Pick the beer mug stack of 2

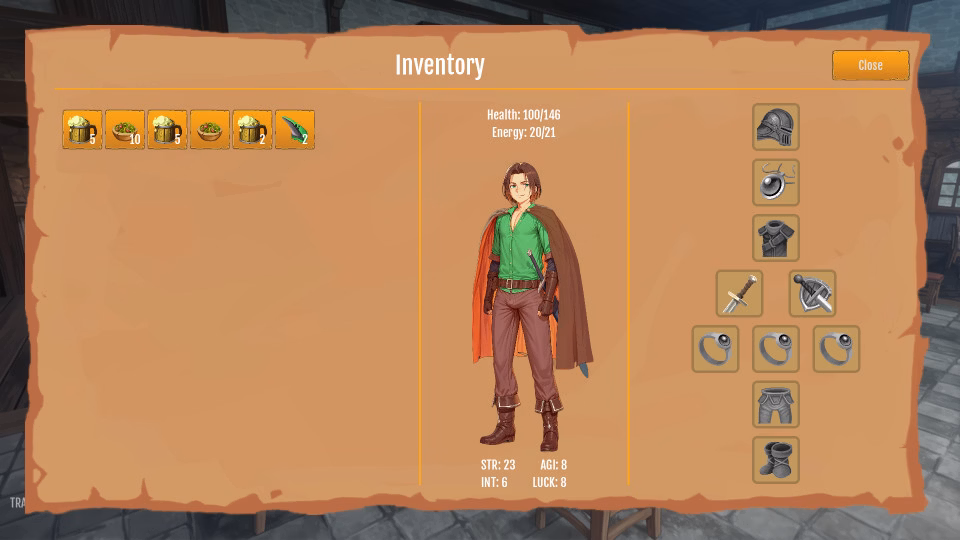[252, 130]
